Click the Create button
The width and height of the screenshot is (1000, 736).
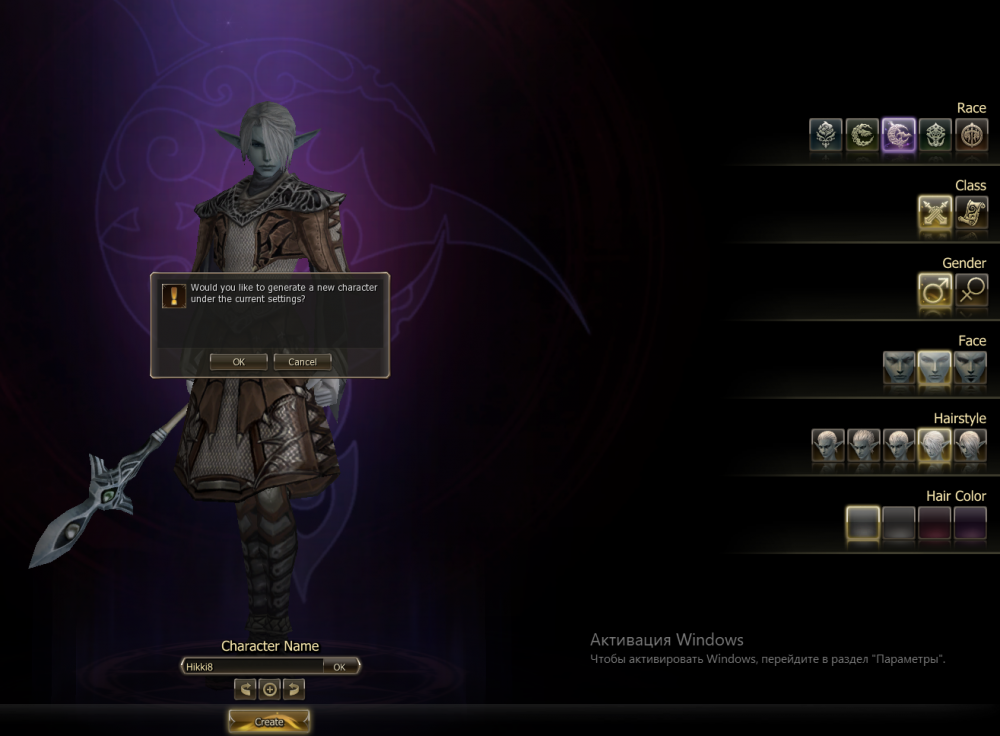coord(269,721)
